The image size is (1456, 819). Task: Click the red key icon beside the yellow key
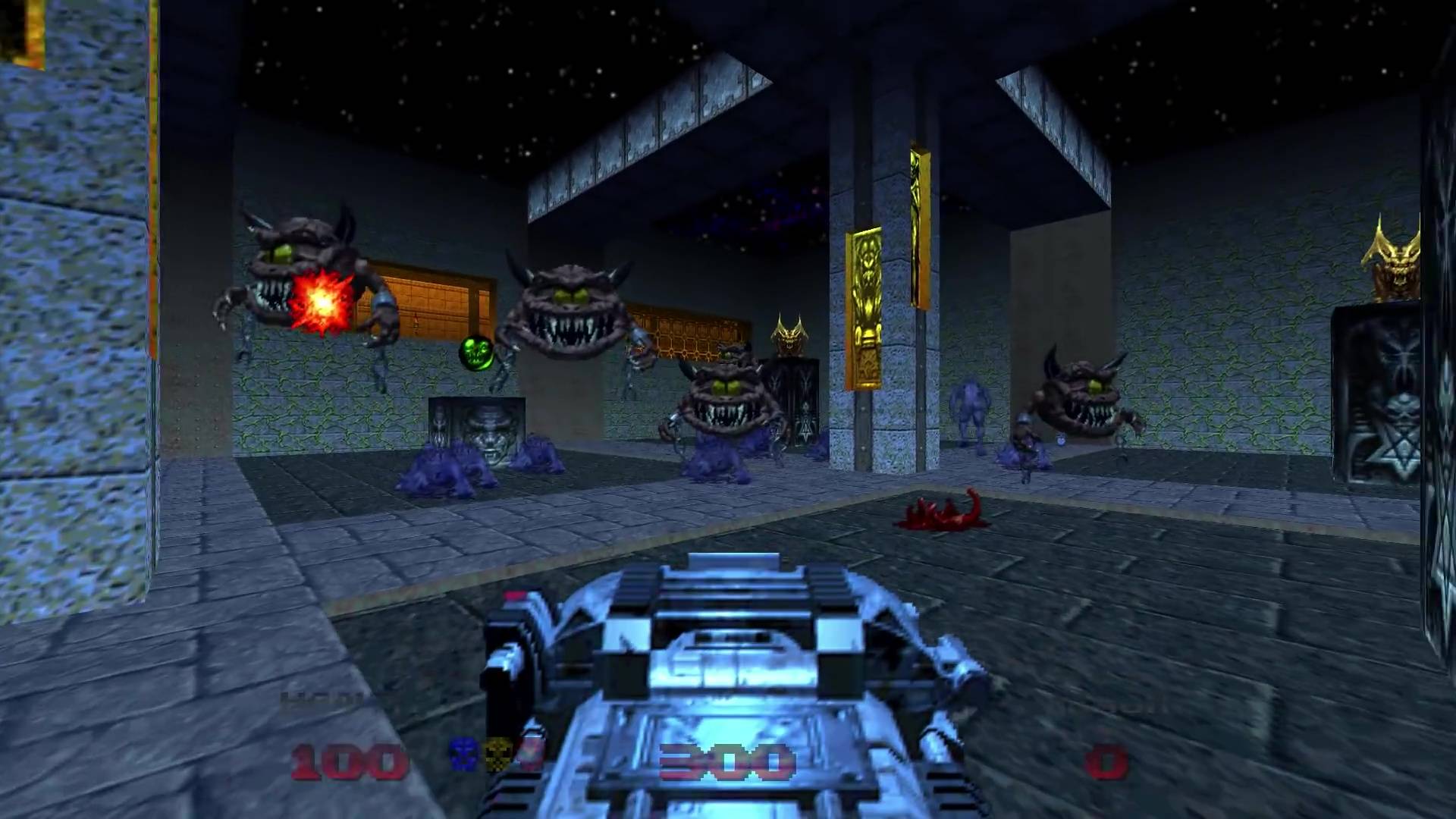[x=529, y=755]
